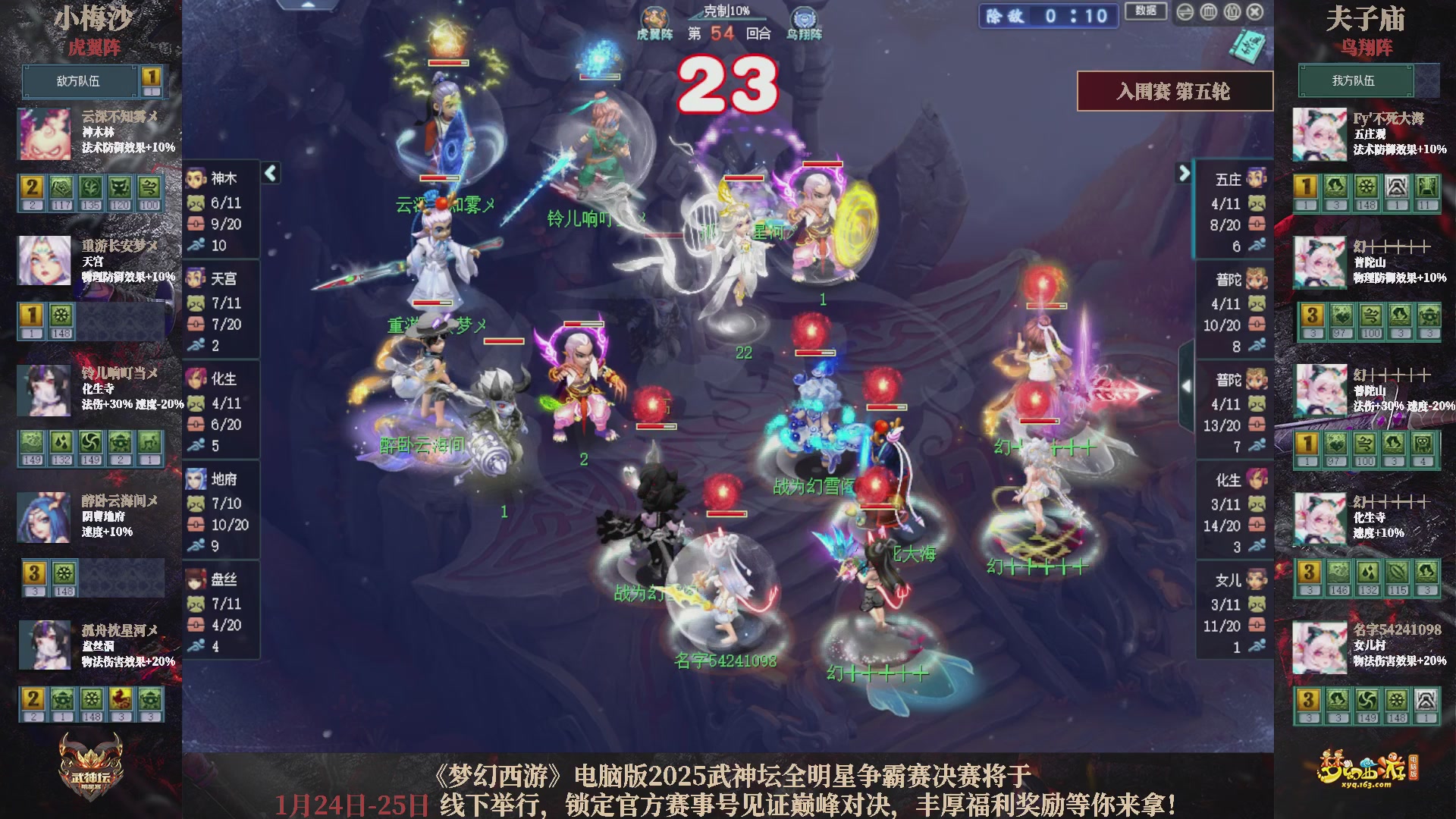Open the 敌方队伍 enemy team tab
Image resolution: width=1456 pixels, height=819 pixels.
point(80,81)
